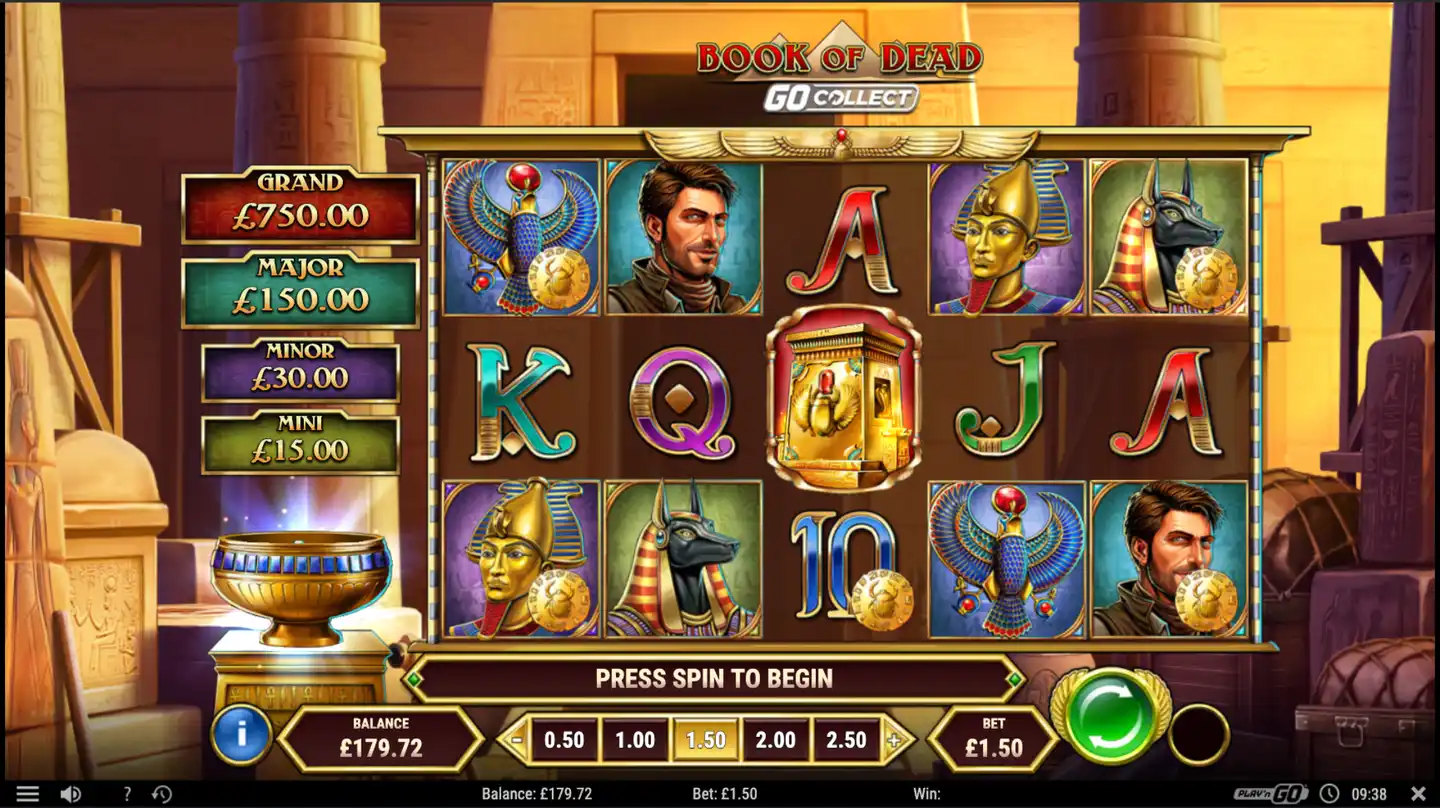This screenshot has width=1440, height=808.
Task: Select the 1.50 bet amount
Action: (706, 740)
